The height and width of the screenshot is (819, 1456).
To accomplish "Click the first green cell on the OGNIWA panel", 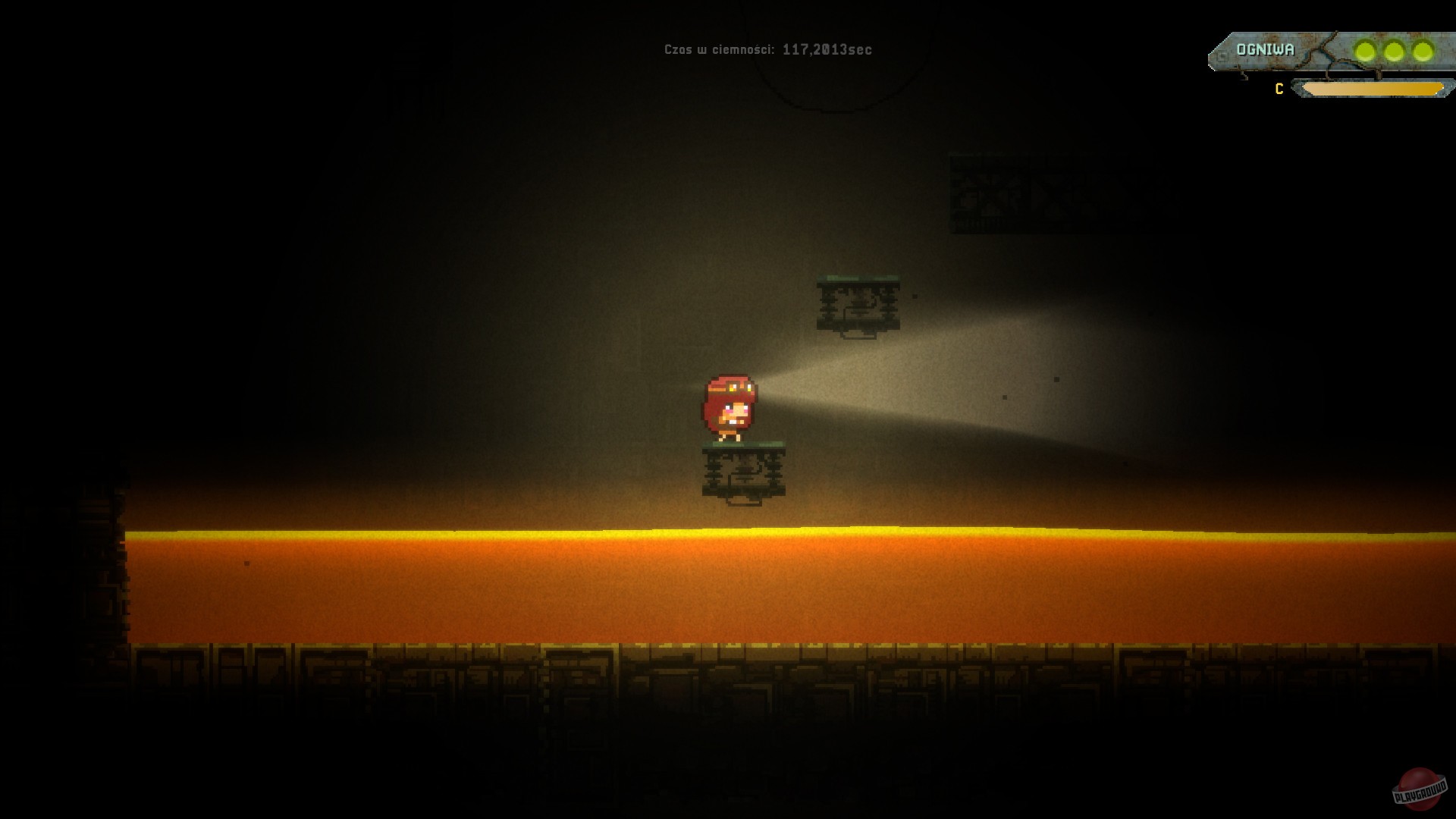I will click(x=1364, y=51).
